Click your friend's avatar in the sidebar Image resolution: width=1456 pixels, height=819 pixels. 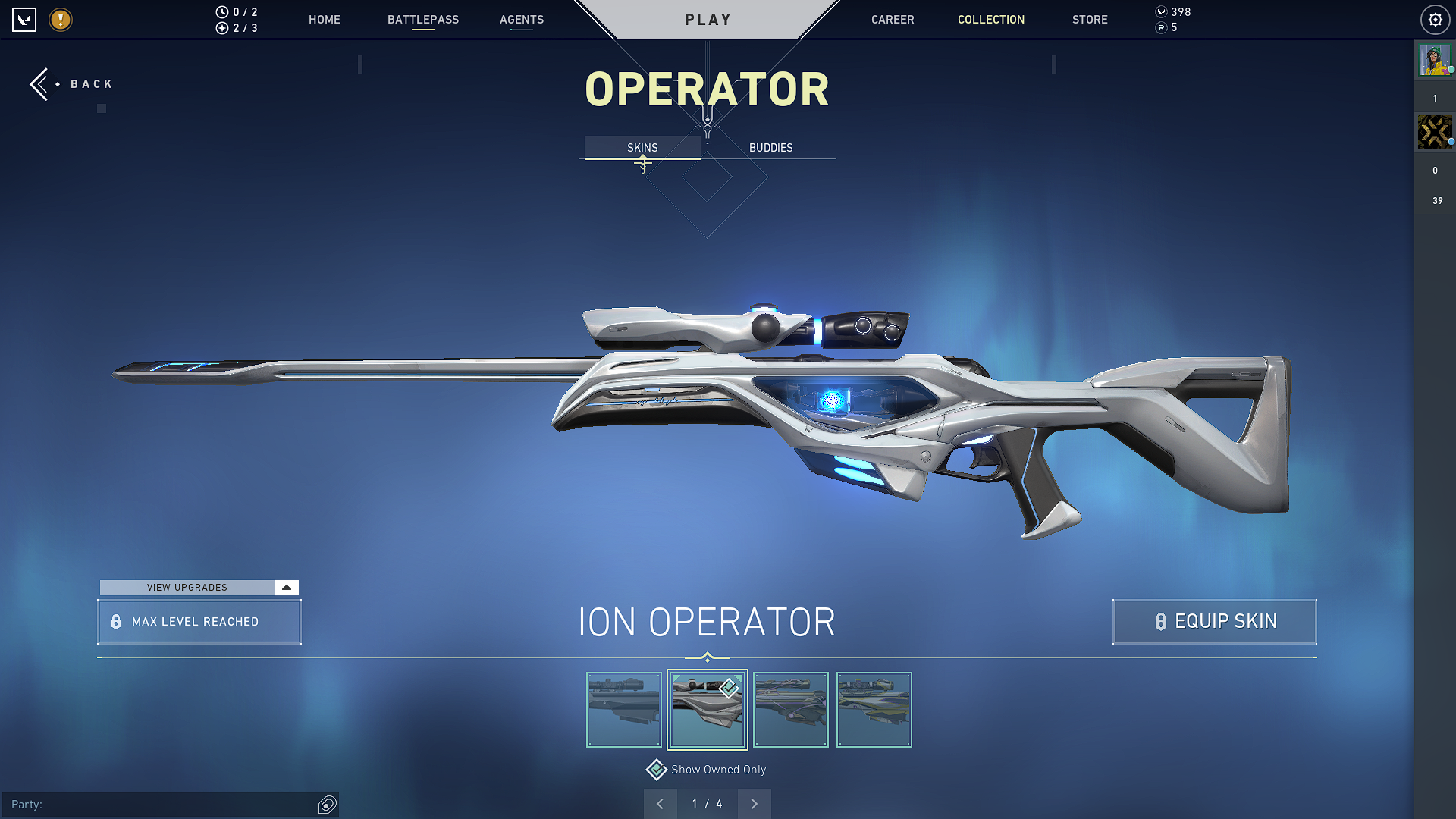click(x=1435, y=61)
